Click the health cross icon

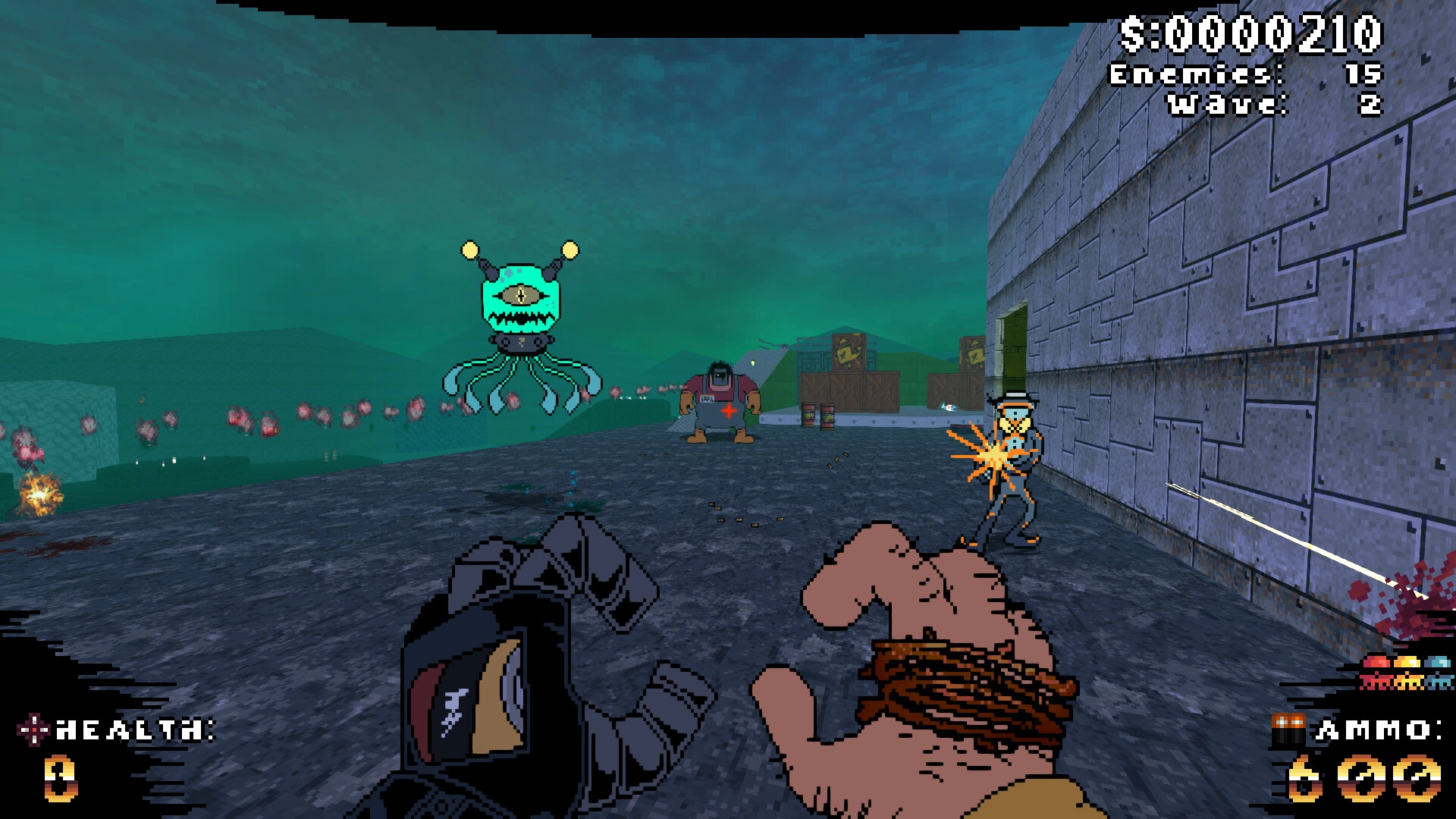[x=33, y=730]
